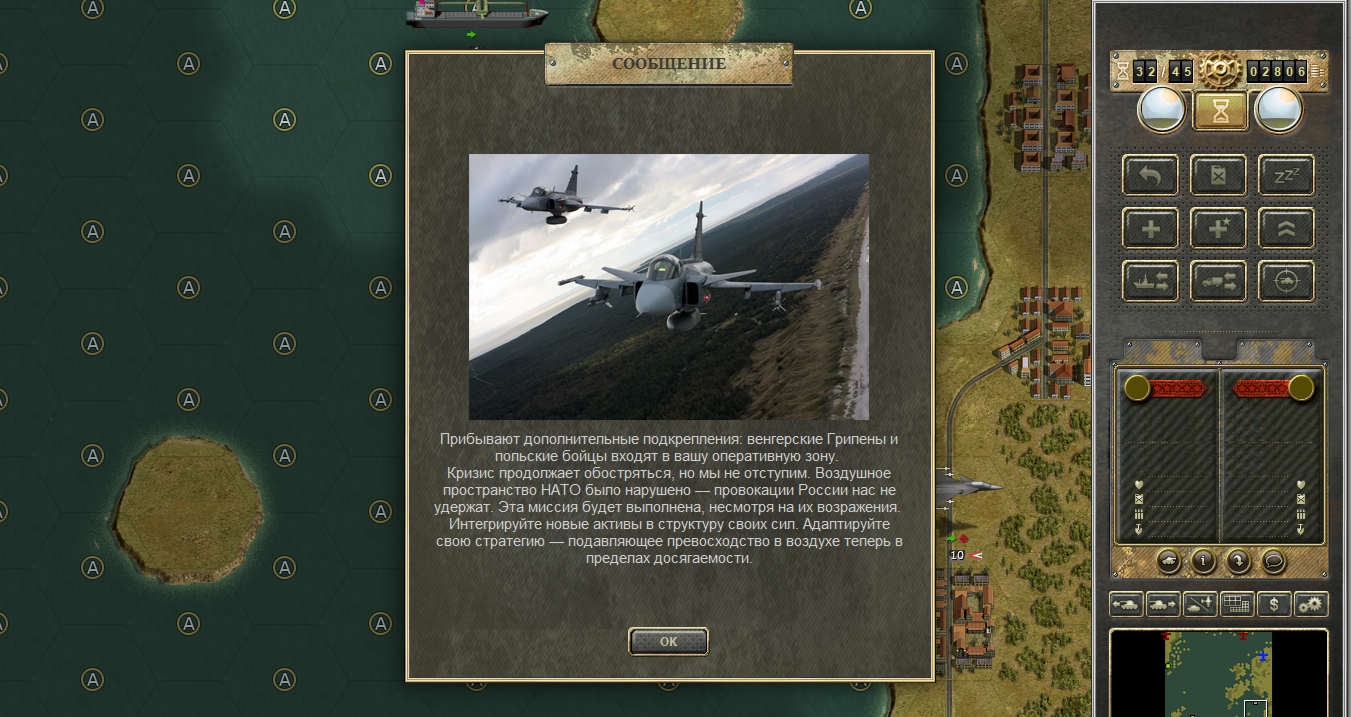Toggle the ground/air tank-plane view button
This screenshot has width=1351, height=717.
1200,604
